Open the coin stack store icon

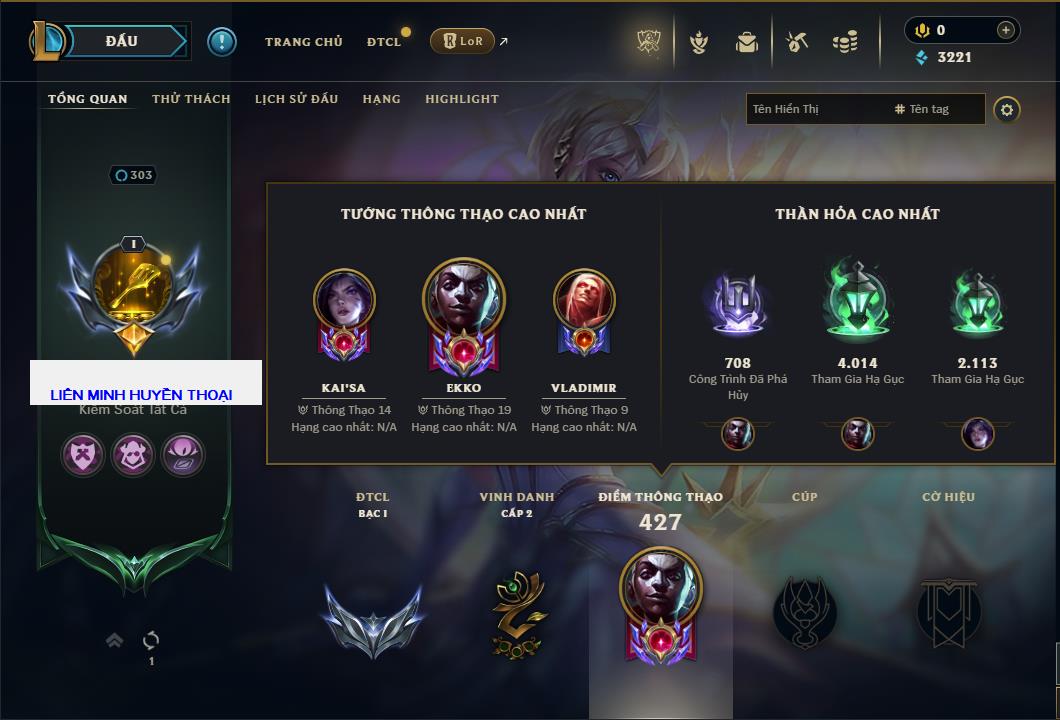[845, 42]
